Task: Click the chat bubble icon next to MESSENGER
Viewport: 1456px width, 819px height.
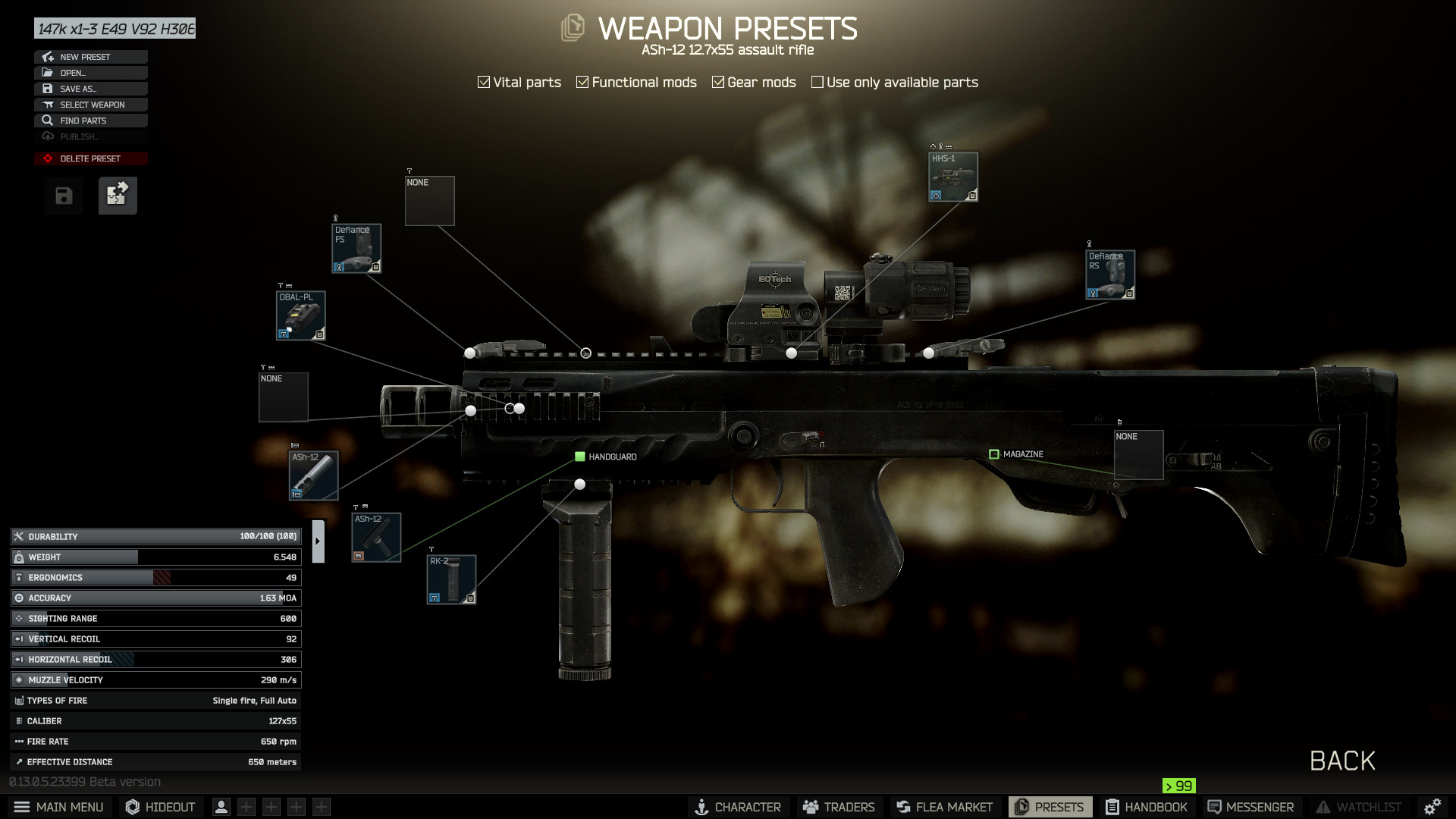Action: pos(1214,806)
